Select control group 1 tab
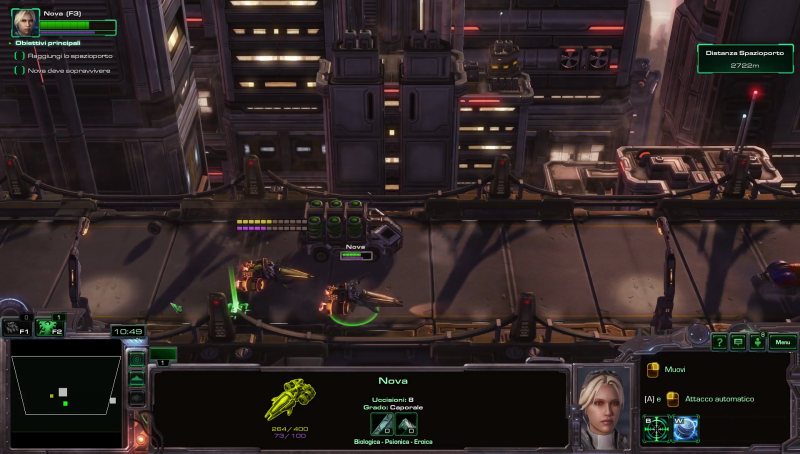Image resolution: width=800 pixels, height=454 pixels. tap(163, 355)
